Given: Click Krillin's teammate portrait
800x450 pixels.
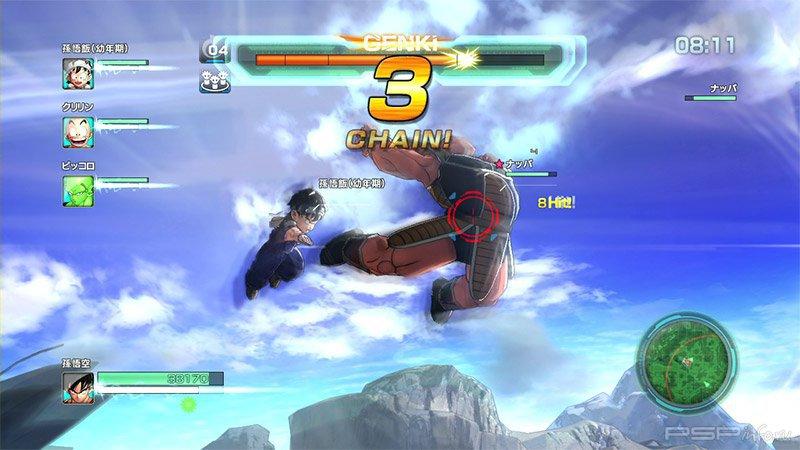Looking at the screenshot, I should [x=78, y=130].
